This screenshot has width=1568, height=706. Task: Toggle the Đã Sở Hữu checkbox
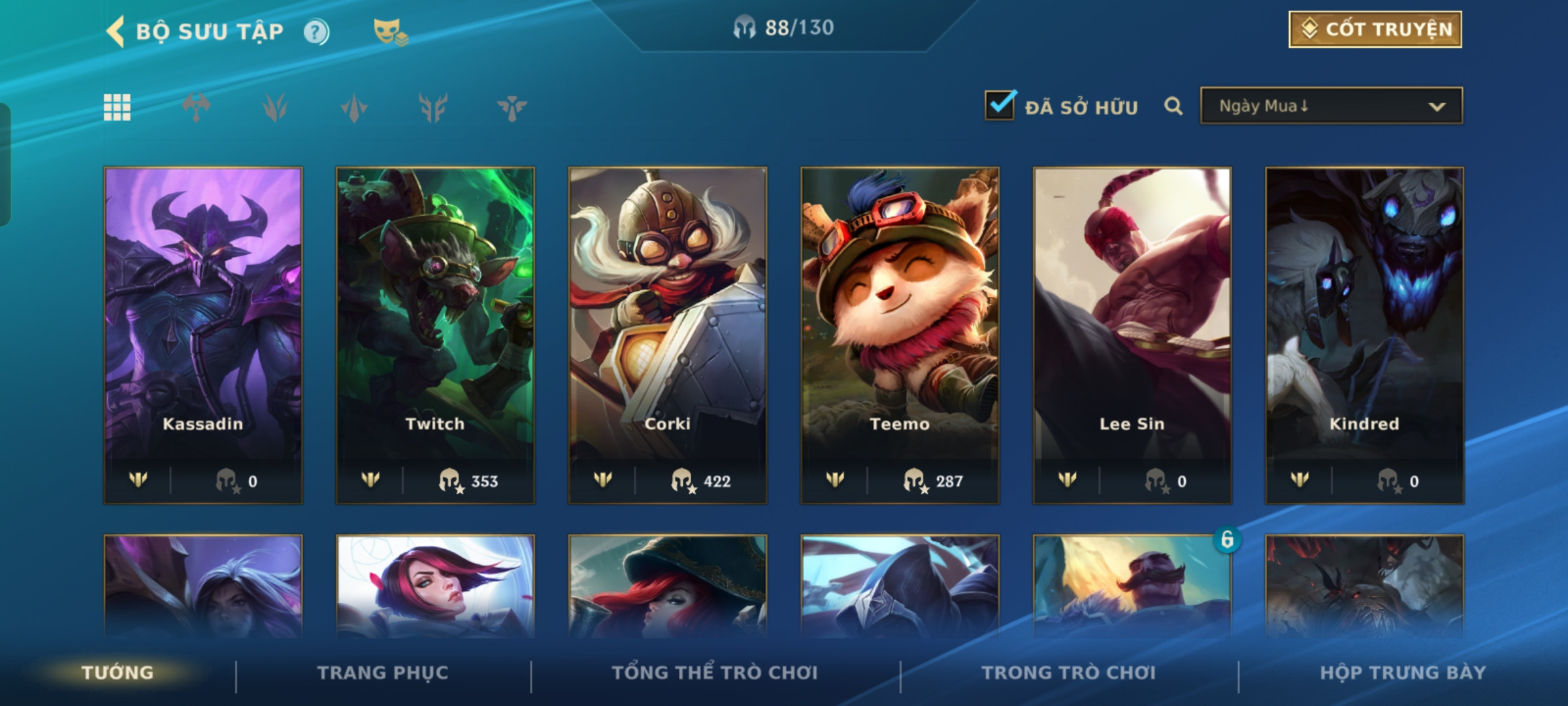point(1000,105)
